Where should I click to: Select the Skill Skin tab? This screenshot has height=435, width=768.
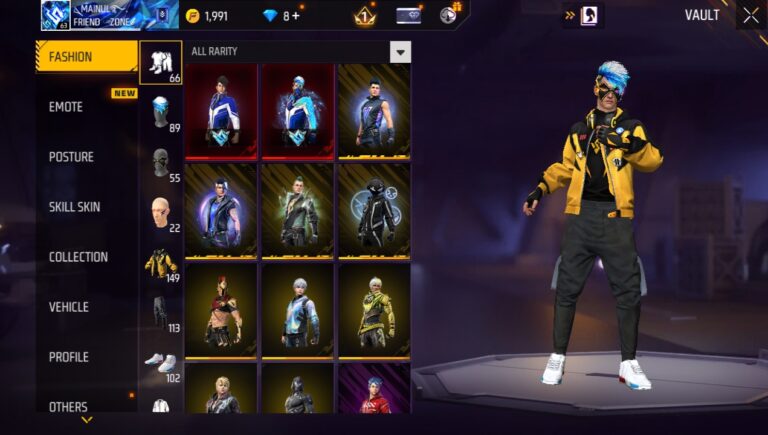[x=75, y=207]
